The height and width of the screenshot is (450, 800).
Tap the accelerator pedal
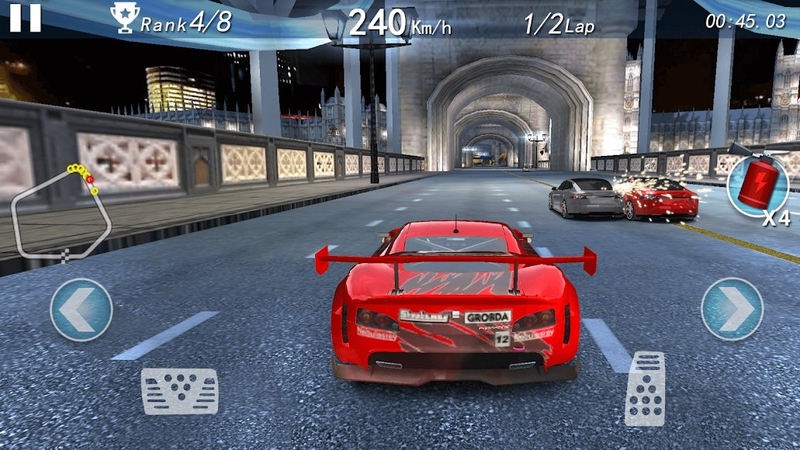[x=645, y=388]
